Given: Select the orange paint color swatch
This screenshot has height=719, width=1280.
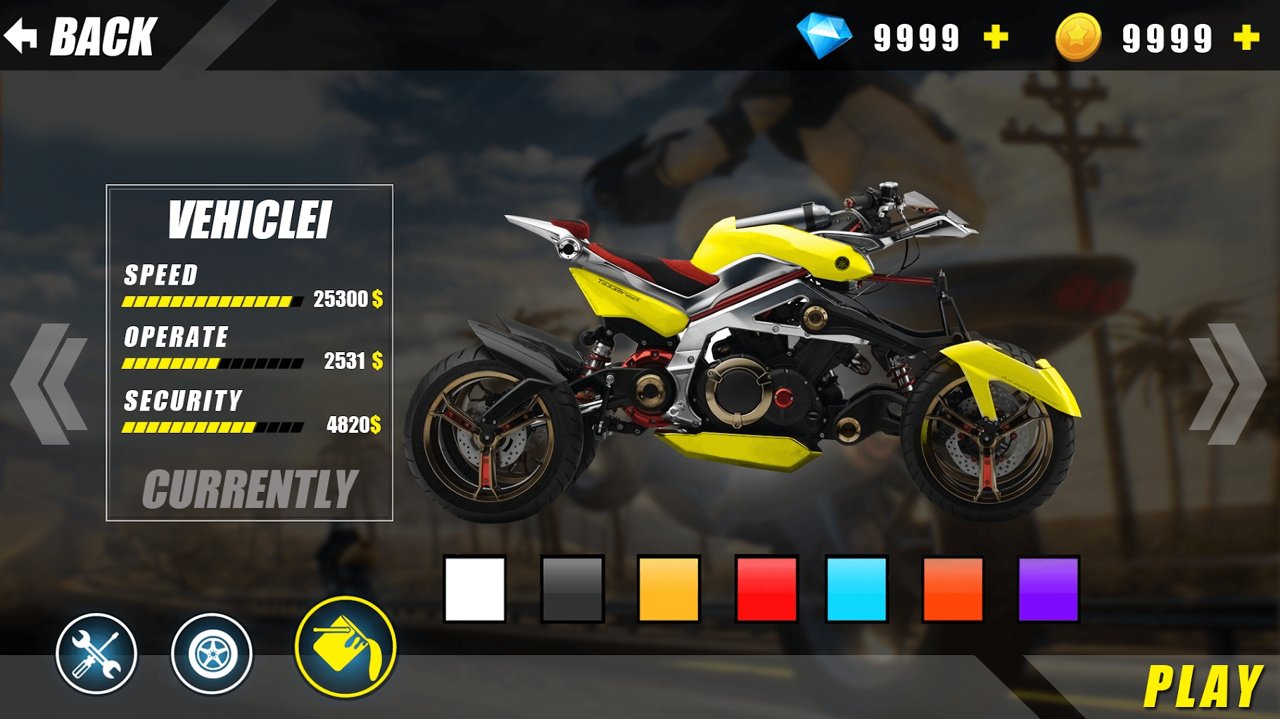Looking at the screenshot, I should [x=953, y=589].
